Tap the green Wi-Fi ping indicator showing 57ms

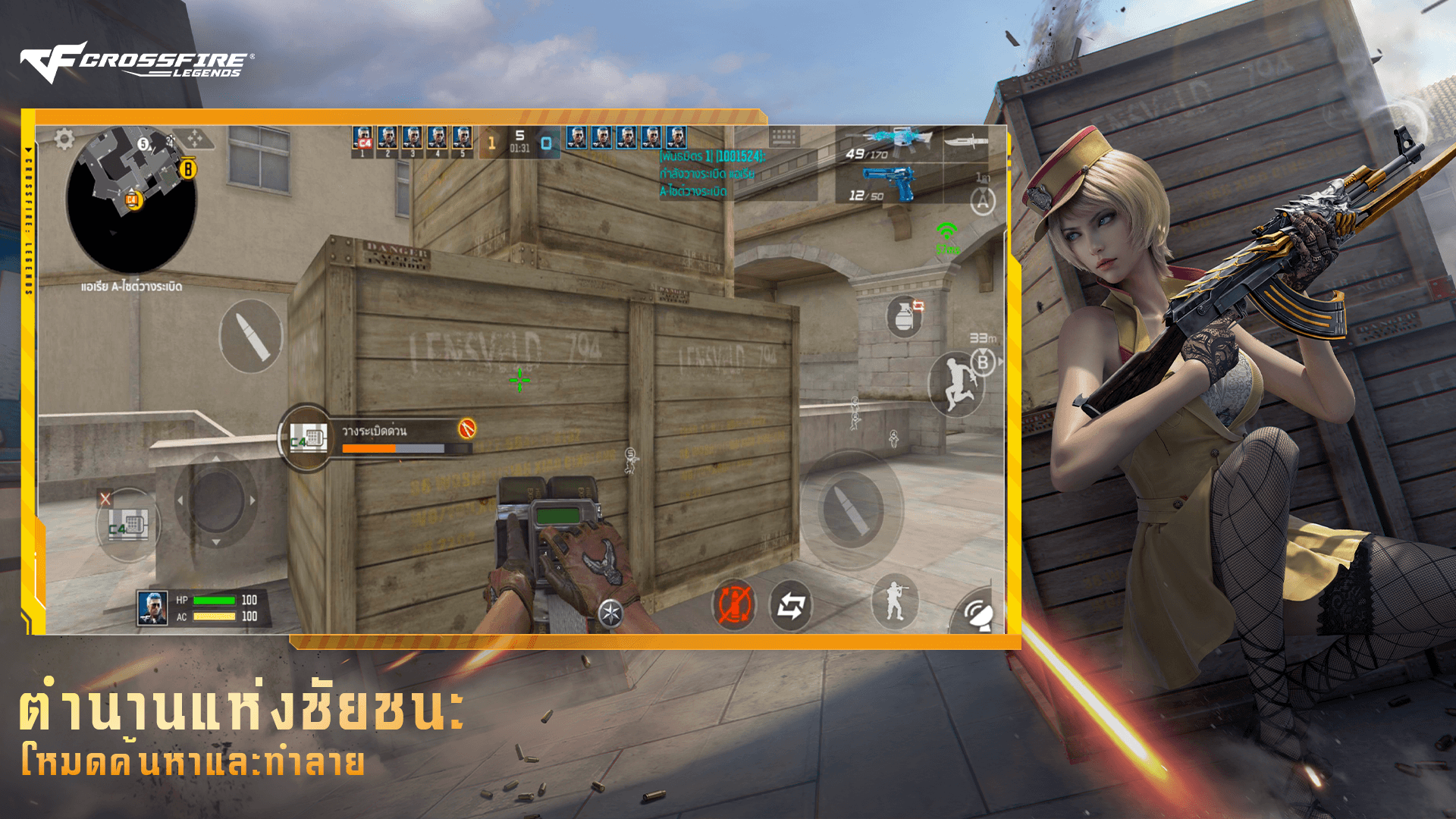click(946, 227)
